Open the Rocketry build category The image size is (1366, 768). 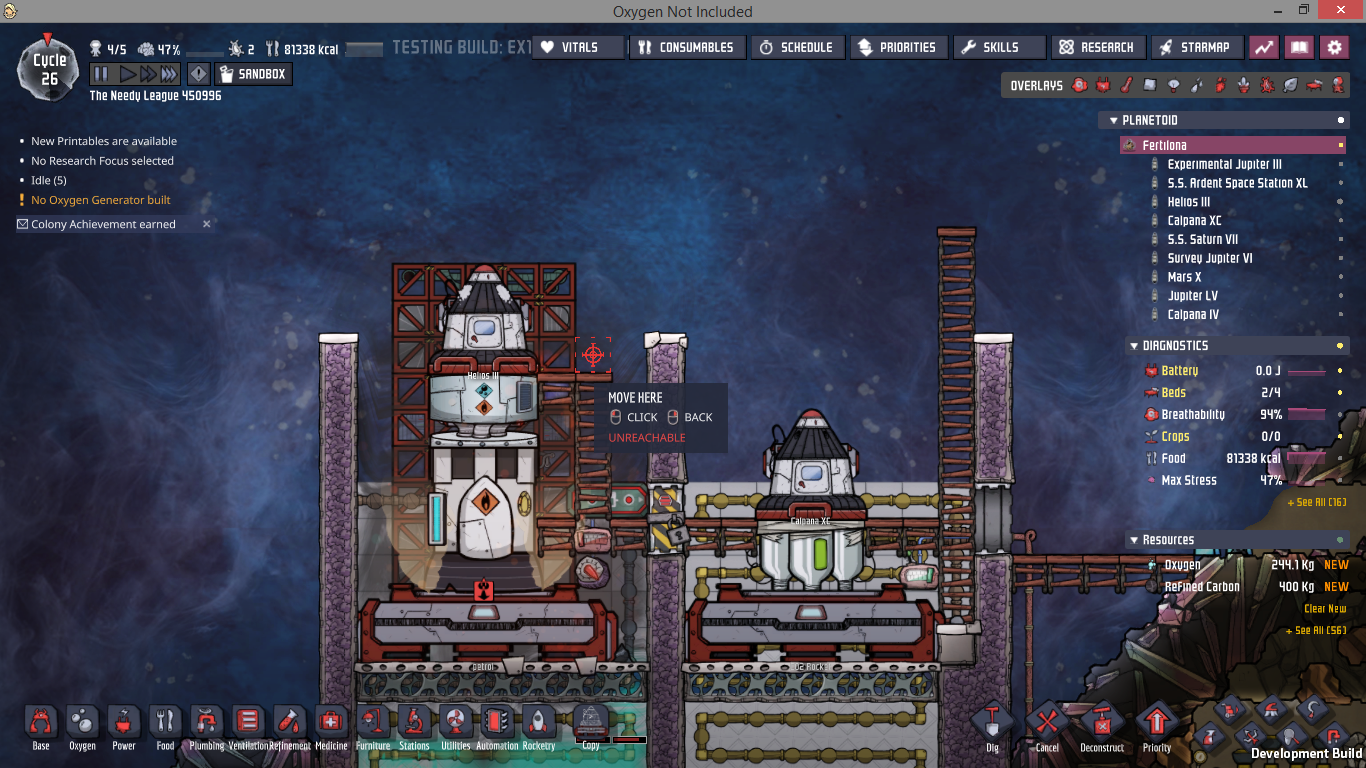[538, 724]
